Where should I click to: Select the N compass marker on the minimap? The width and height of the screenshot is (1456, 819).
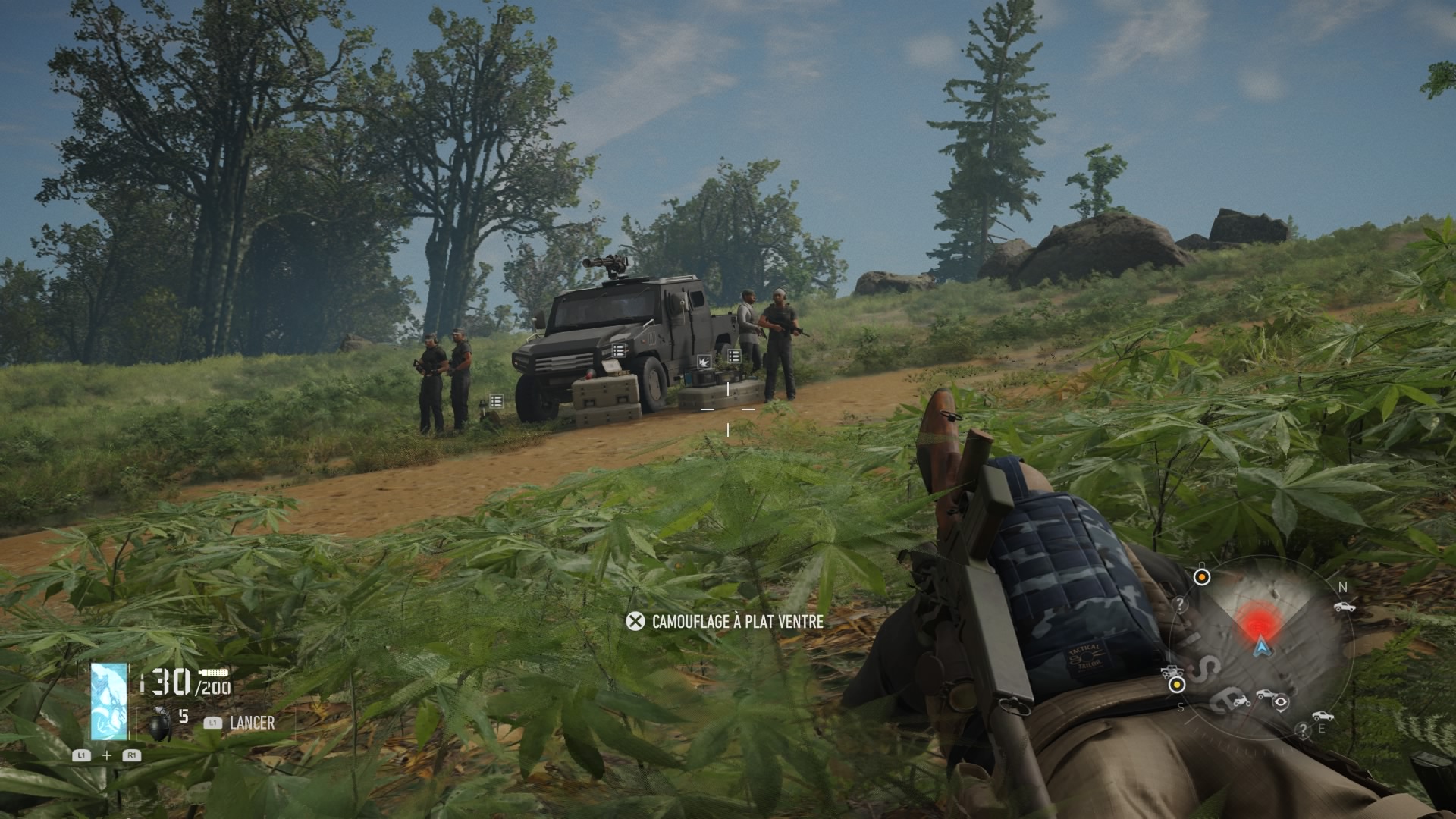pyautogui.click(x=1343, y=586)
